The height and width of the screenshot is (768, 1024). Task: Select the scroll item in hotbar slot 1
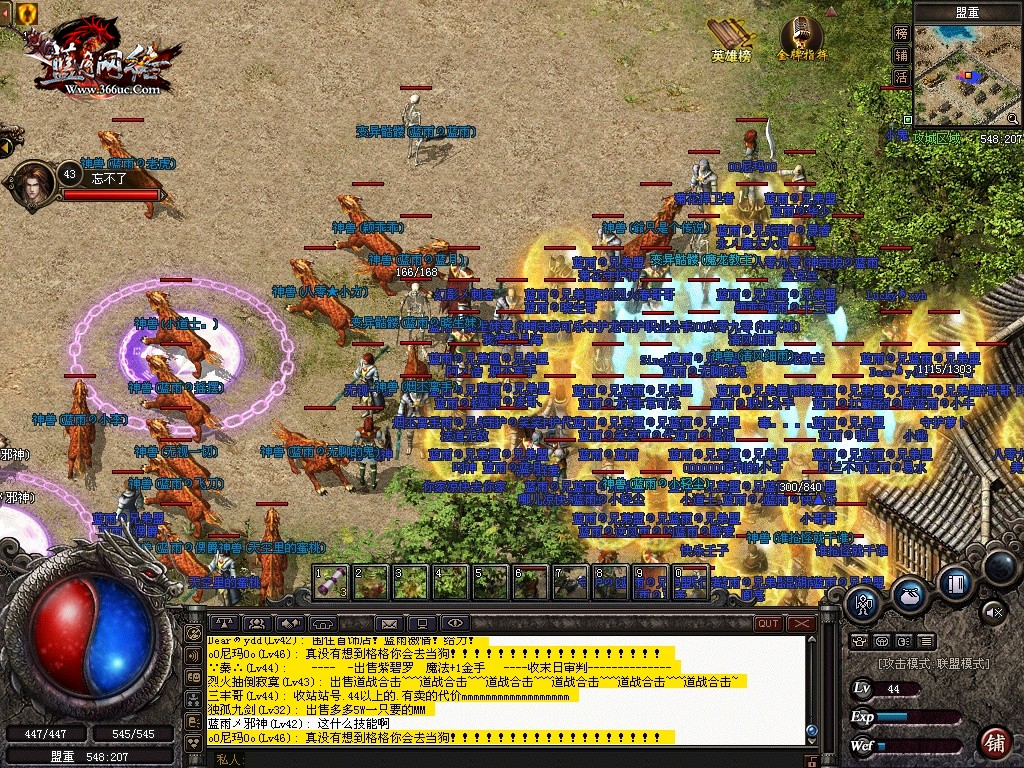(x=331, y=581)
